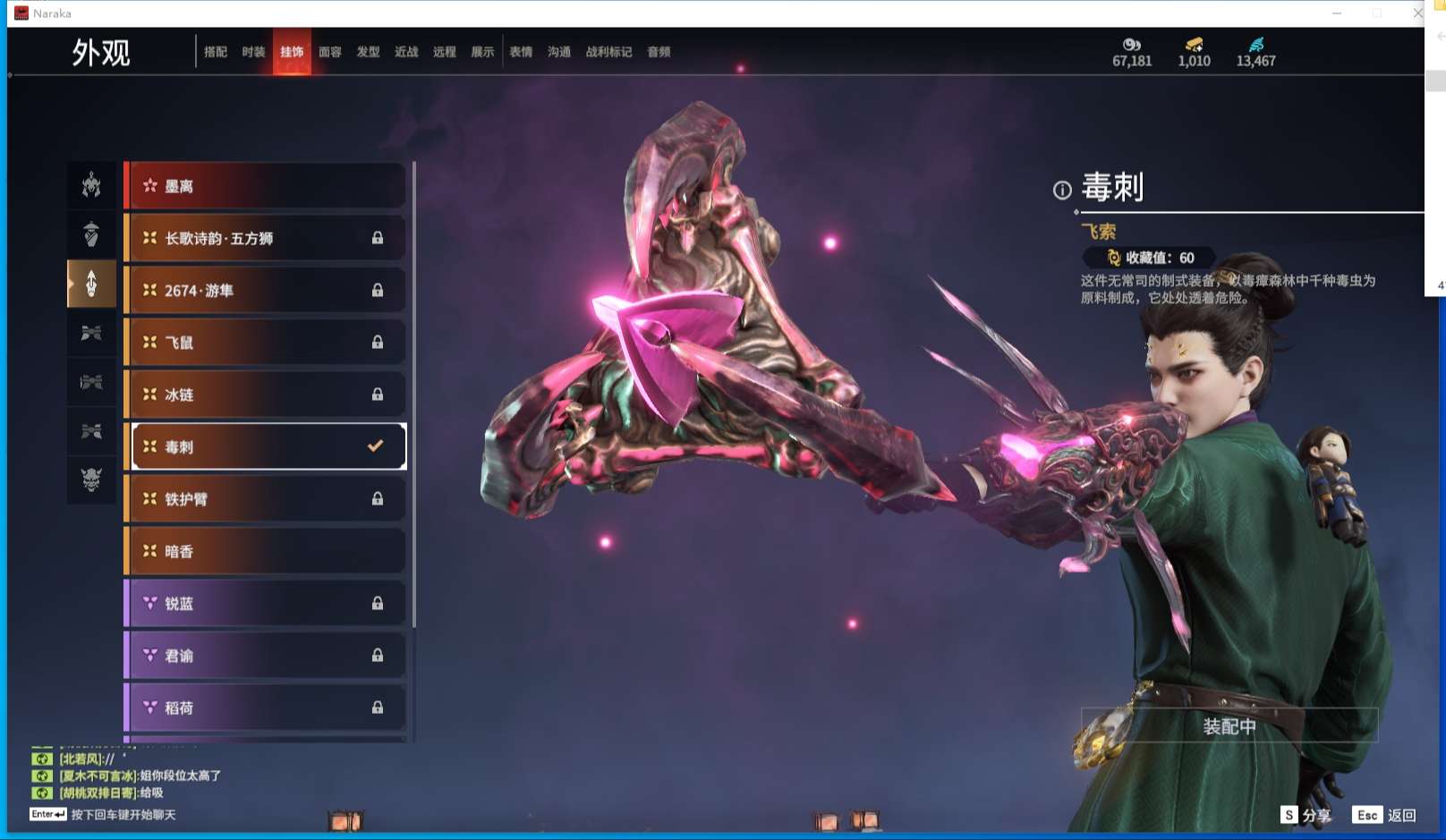Click the highlighted pendant category icon
This screenshot has width=1446, height=840.
click(x=91, y=283)
